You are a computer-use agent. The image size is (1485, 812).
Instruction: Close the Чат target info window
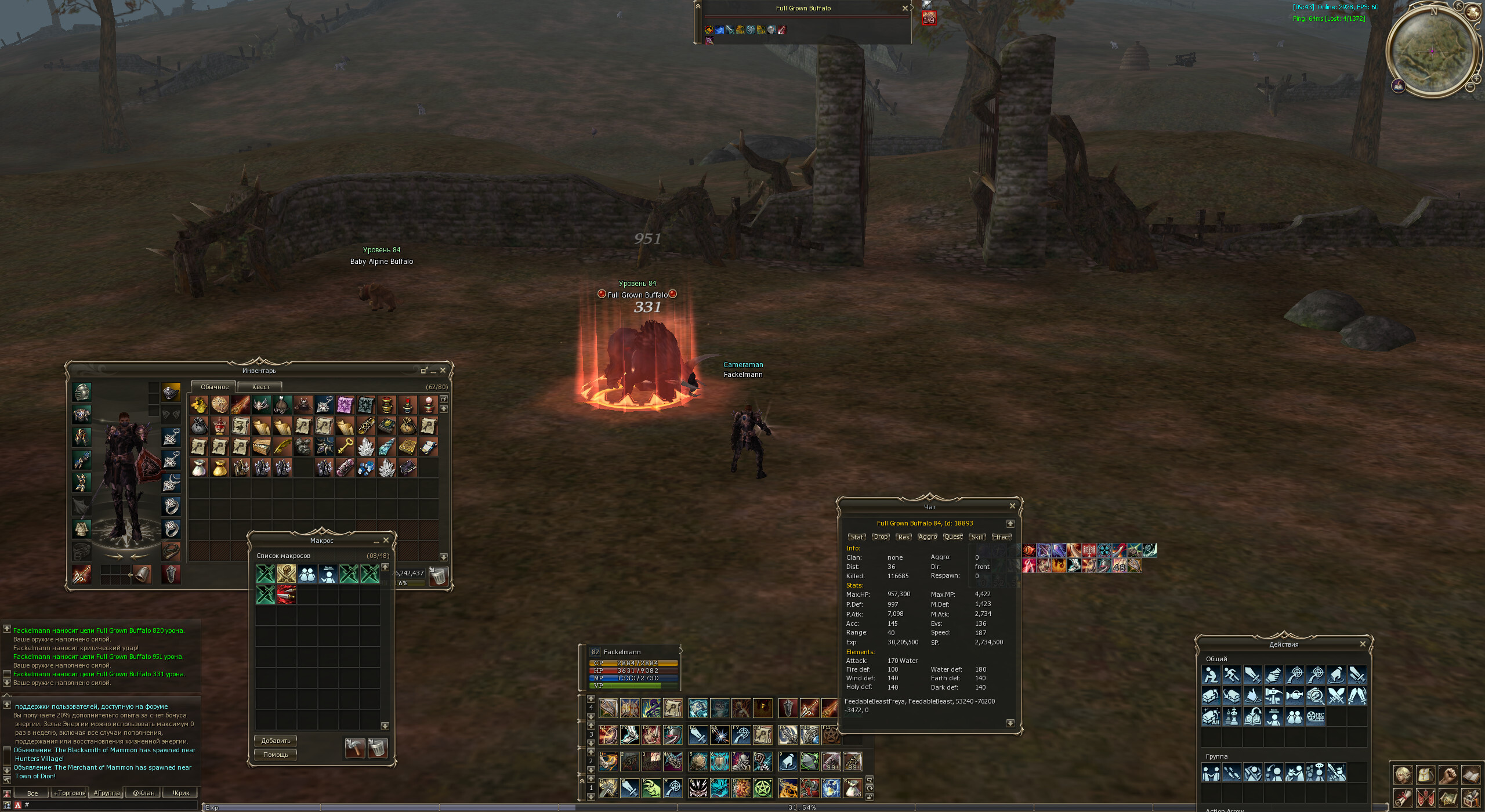(1012, 506)
